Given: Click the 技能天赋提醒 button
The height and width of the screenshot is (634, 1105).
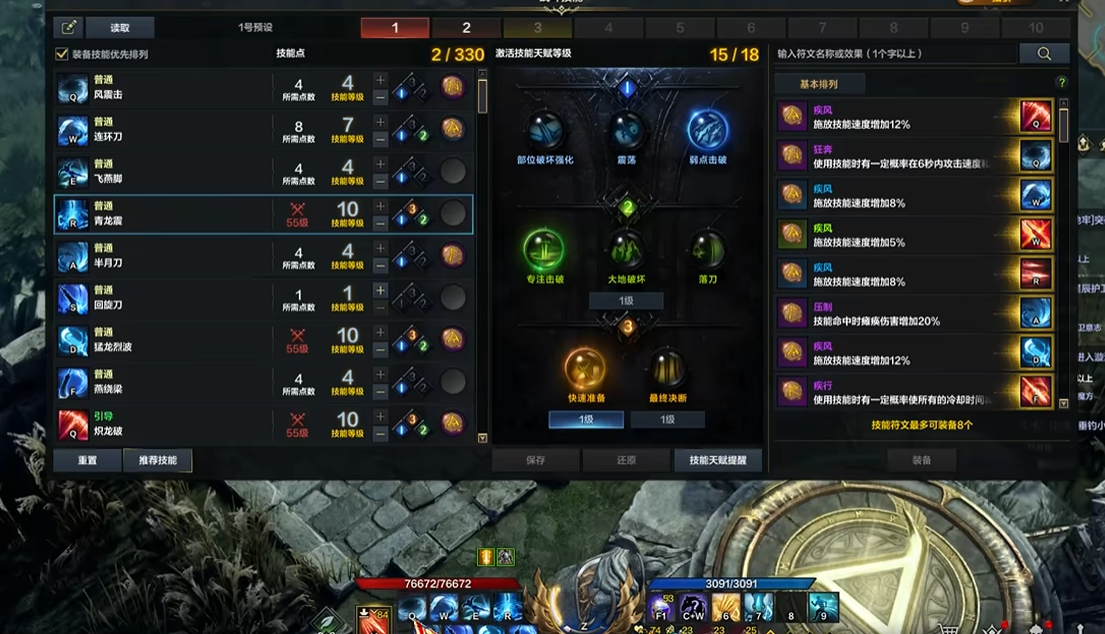Looking at the screenshot, I should (x=717, y=460).
